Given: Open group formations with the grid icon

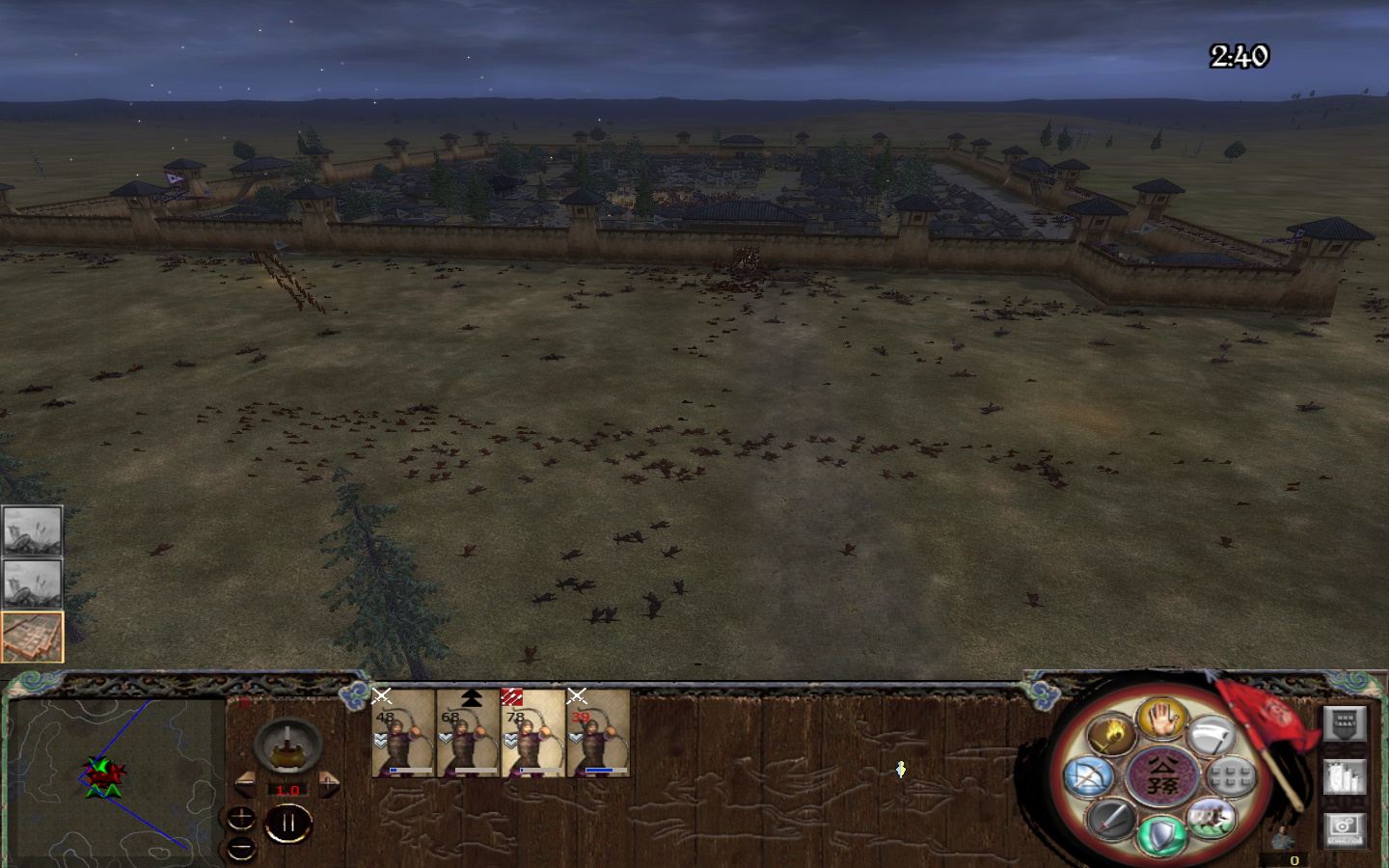Looking at the screenshot, I should (1229, 775).
